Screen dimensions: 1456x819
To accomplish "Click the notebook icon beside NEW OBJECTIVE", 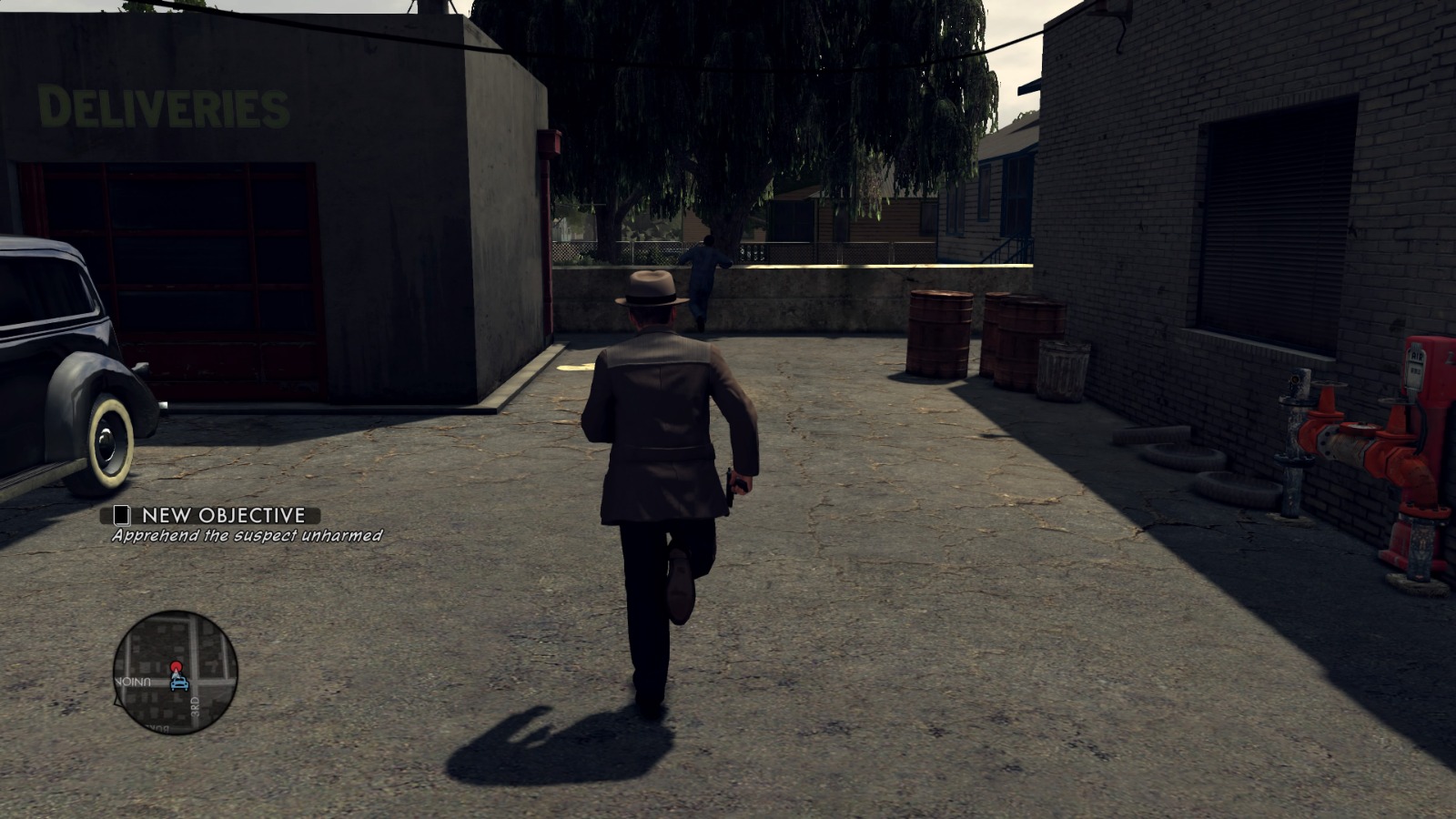I will 122,515.
